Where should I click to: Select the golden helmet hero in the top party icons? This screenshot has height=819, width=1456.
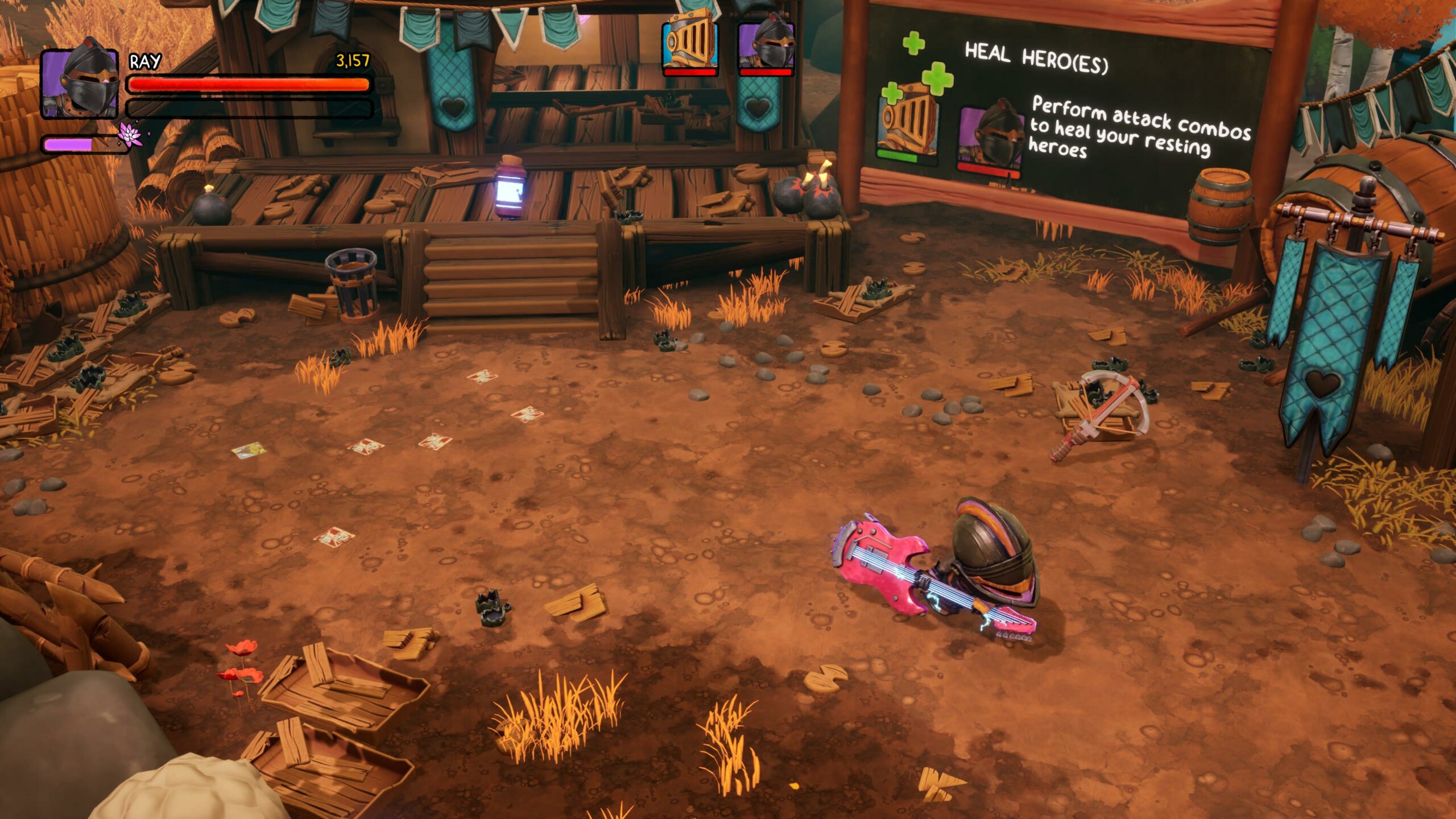point(690,45)
